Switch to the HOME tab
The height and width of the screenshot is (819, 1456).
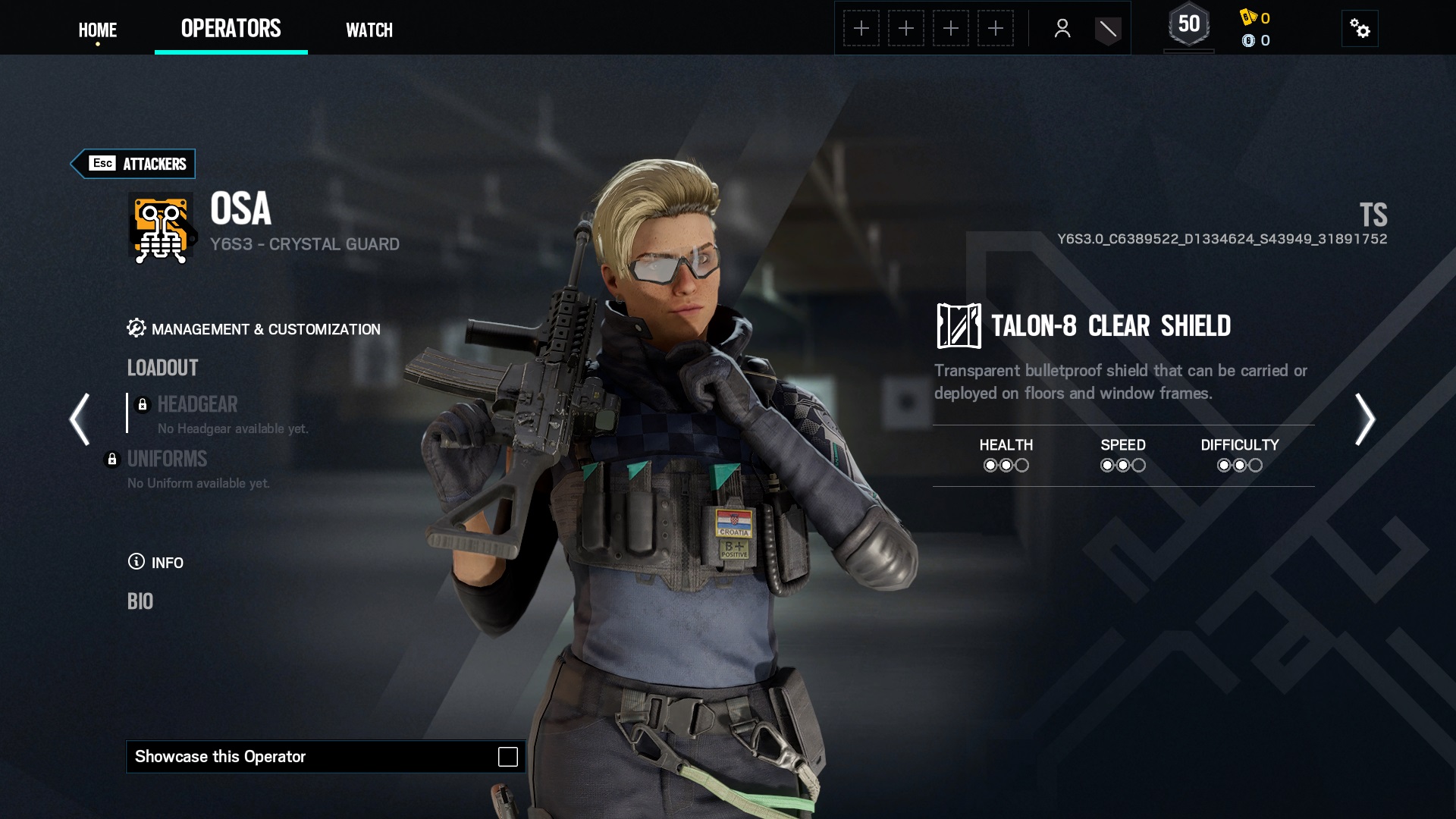[98, 30]
